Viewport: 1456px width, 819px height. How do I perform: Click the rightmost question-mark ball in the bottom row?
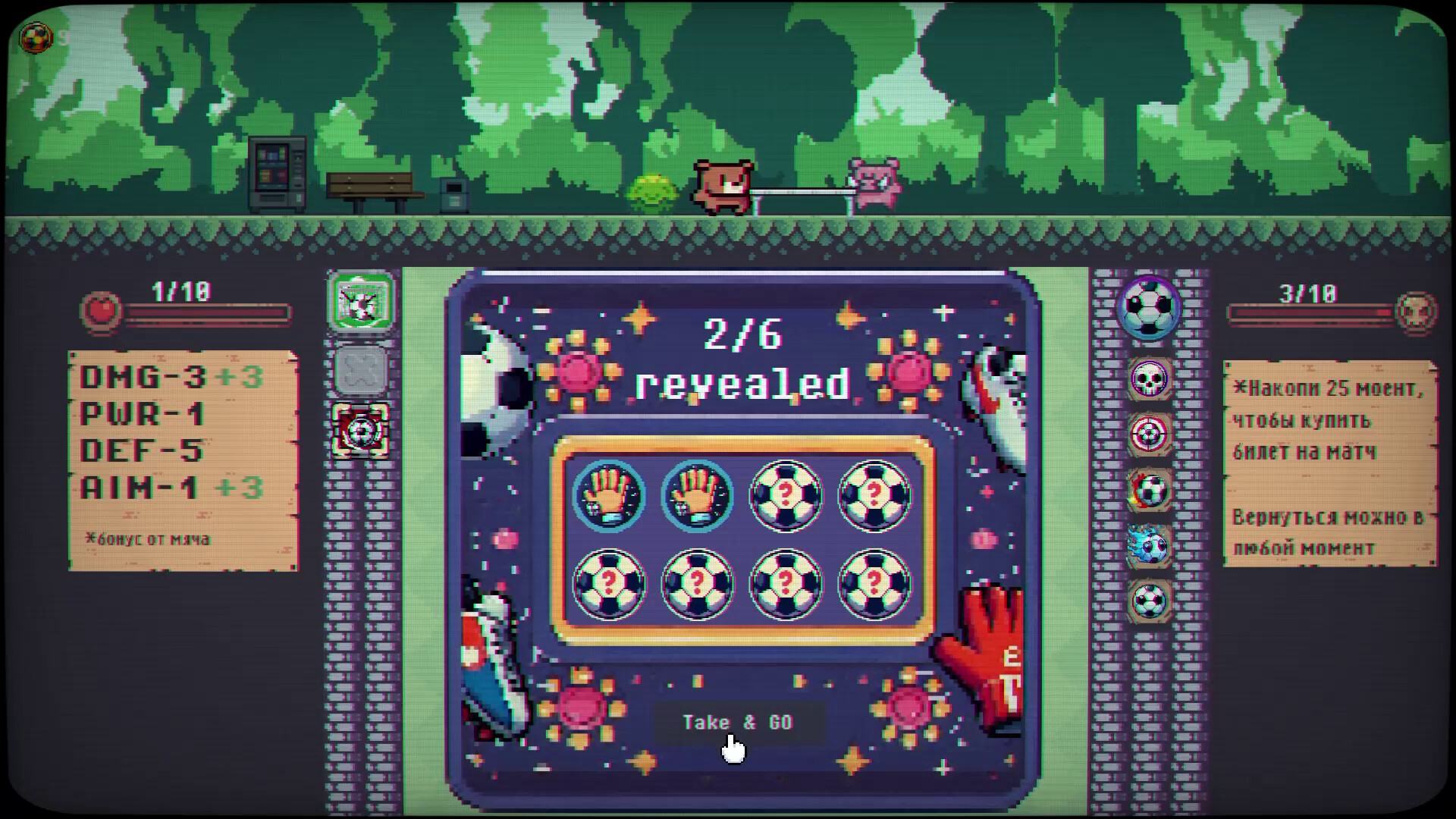873,582
